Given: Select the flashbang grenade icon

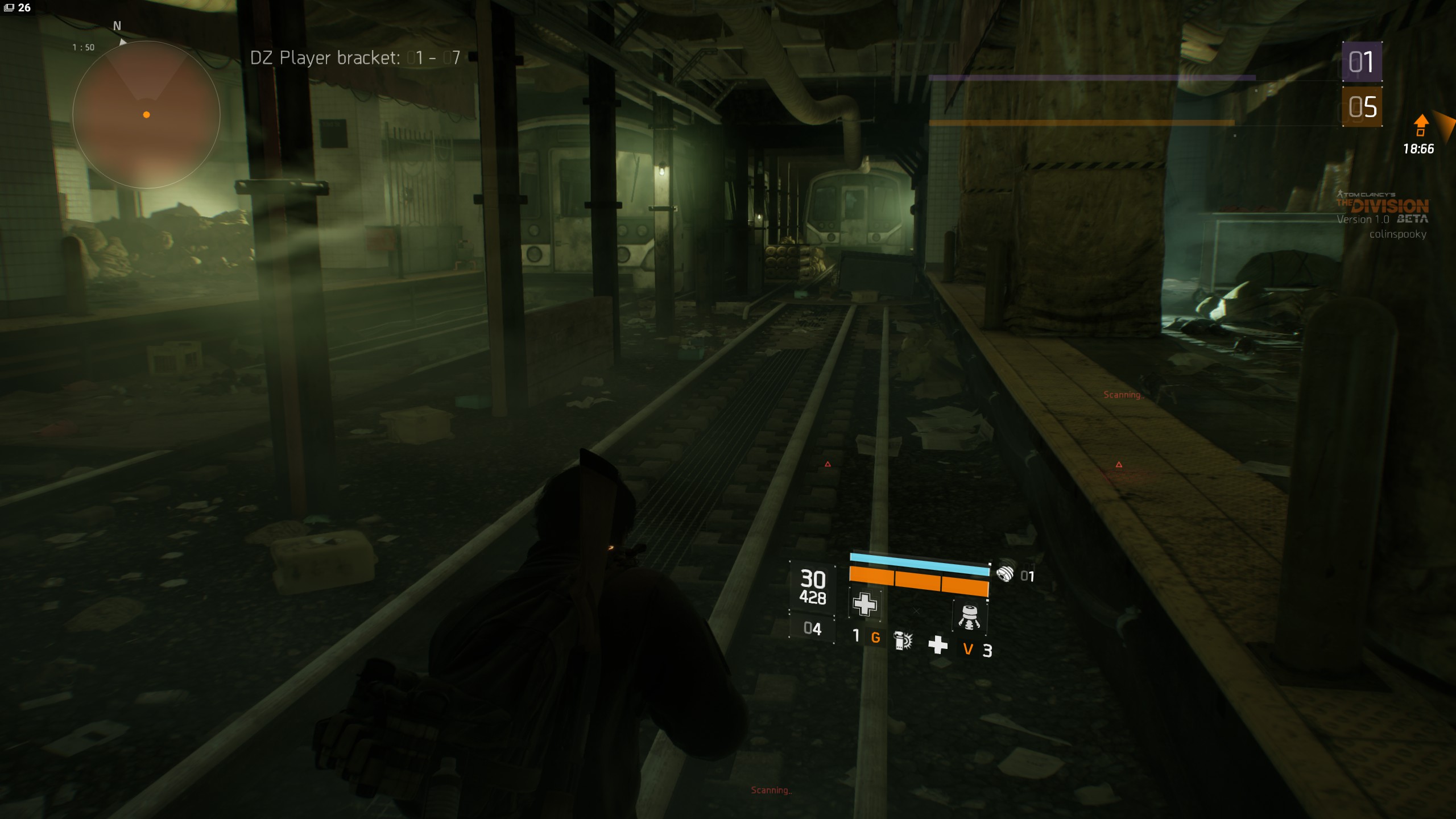Looking at the screenshot, I should [903, 641].
